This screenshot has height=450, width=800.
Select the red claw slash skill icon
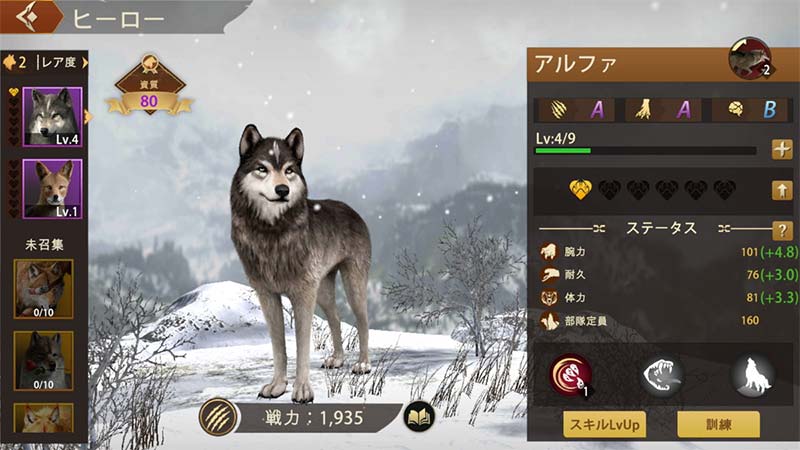tap(572, 377)
